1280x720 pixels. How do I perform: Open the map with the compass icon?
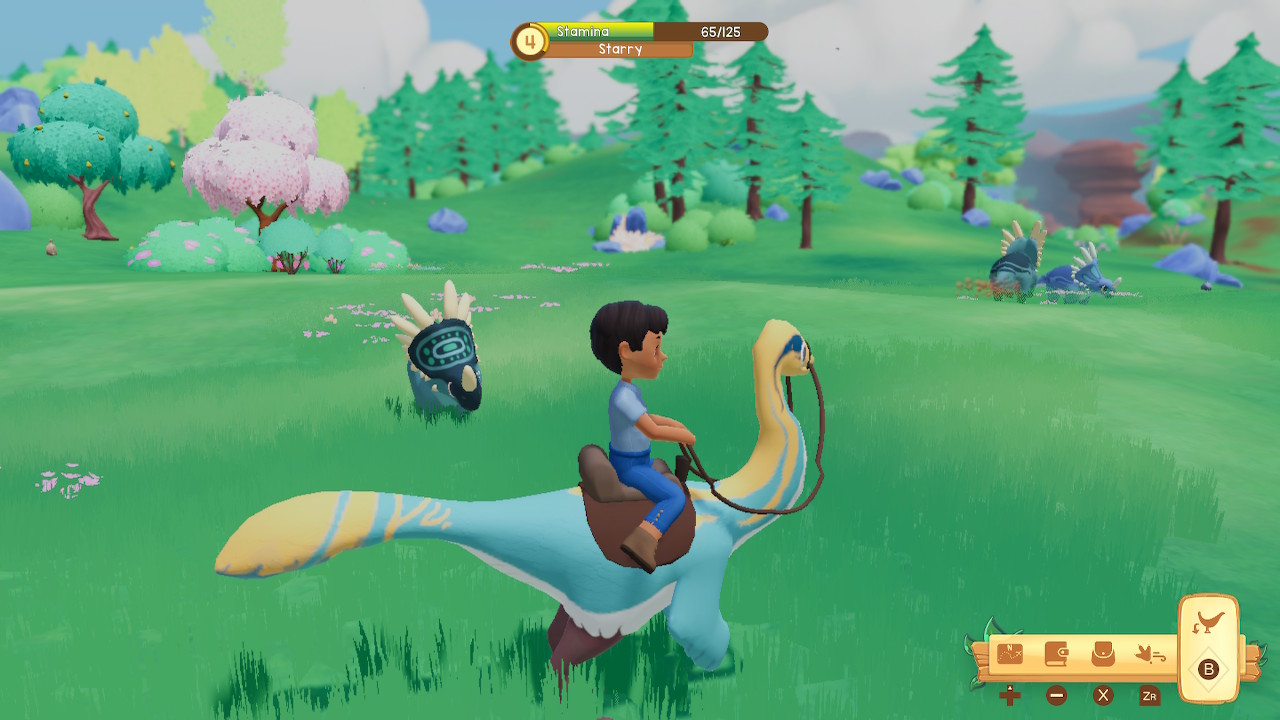coord(1010,654)
